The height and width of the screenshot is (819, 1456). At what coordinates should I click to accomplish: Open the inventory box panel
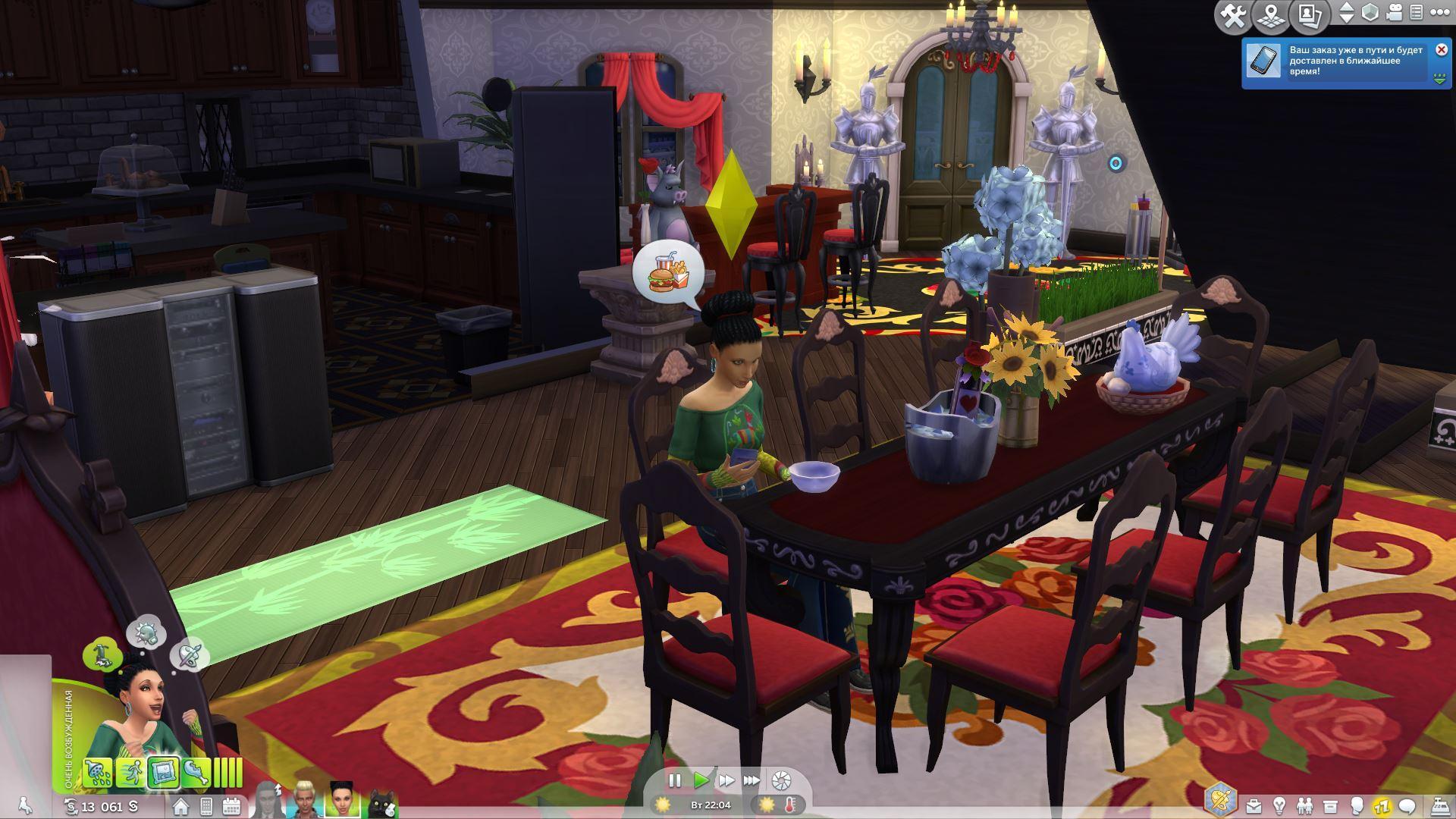[x=1330, y=805]
